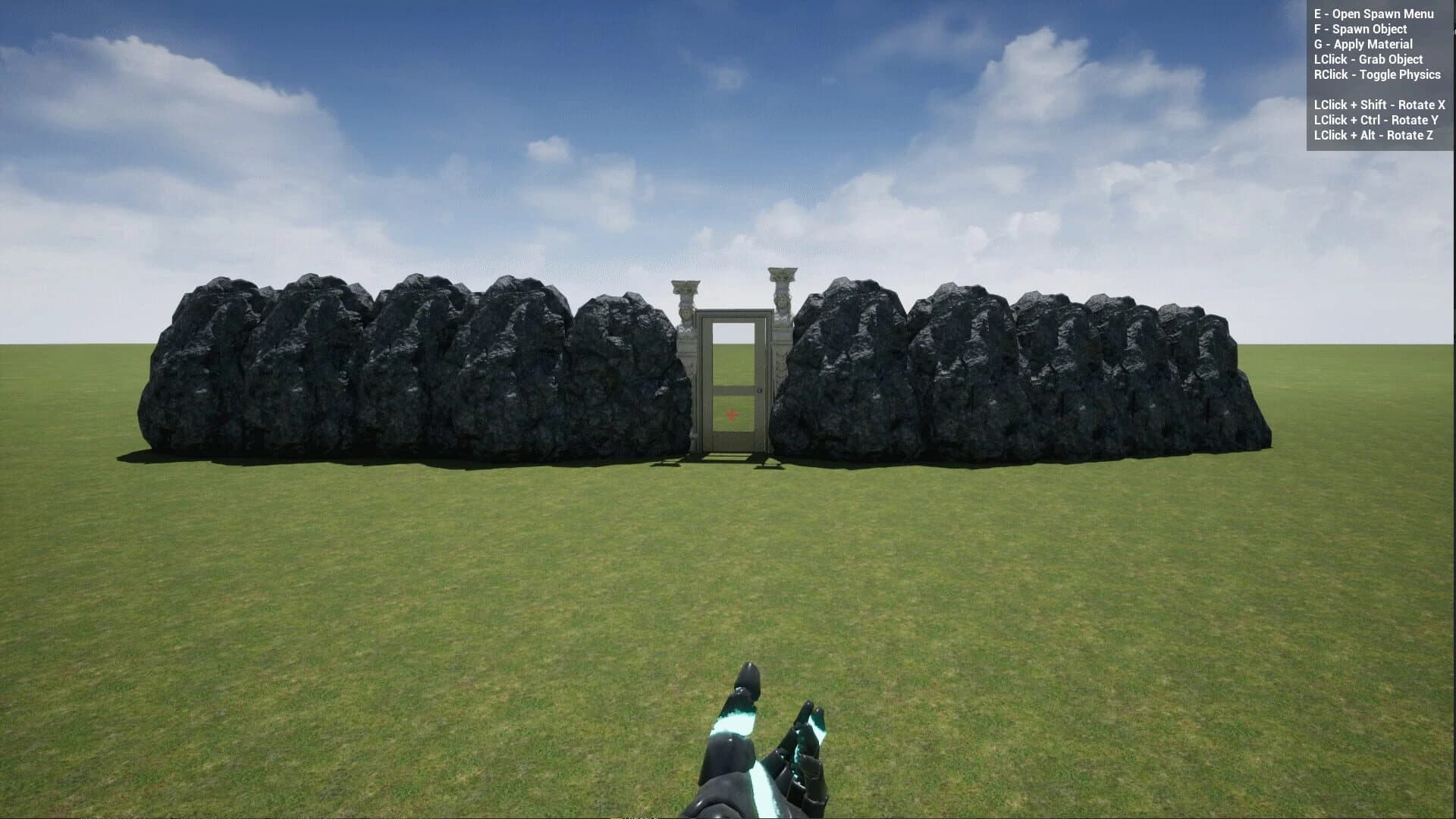The image size is (1456, 819).
Task: Click the LClick + Ctrl - Rotate Y hint
Action: click(1376, 119)
